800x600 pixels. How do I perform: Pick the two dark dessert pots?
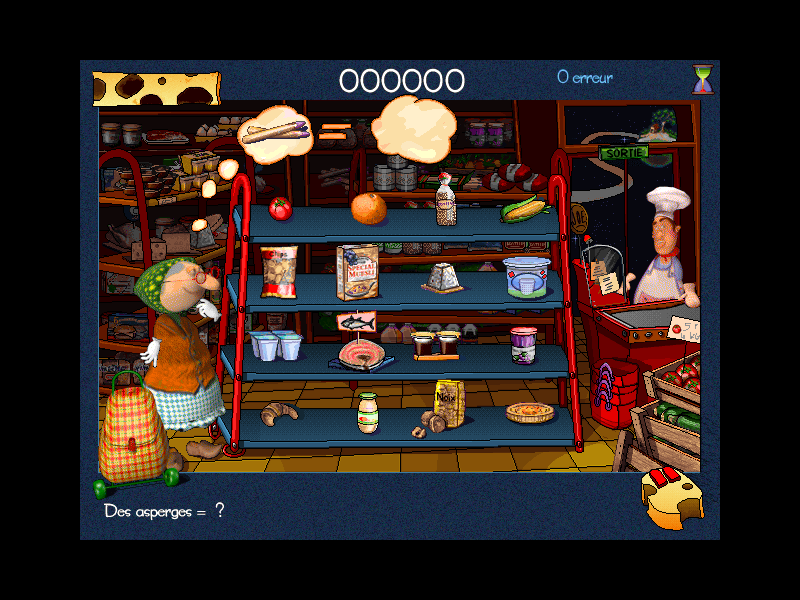click(x=436, y=344)
